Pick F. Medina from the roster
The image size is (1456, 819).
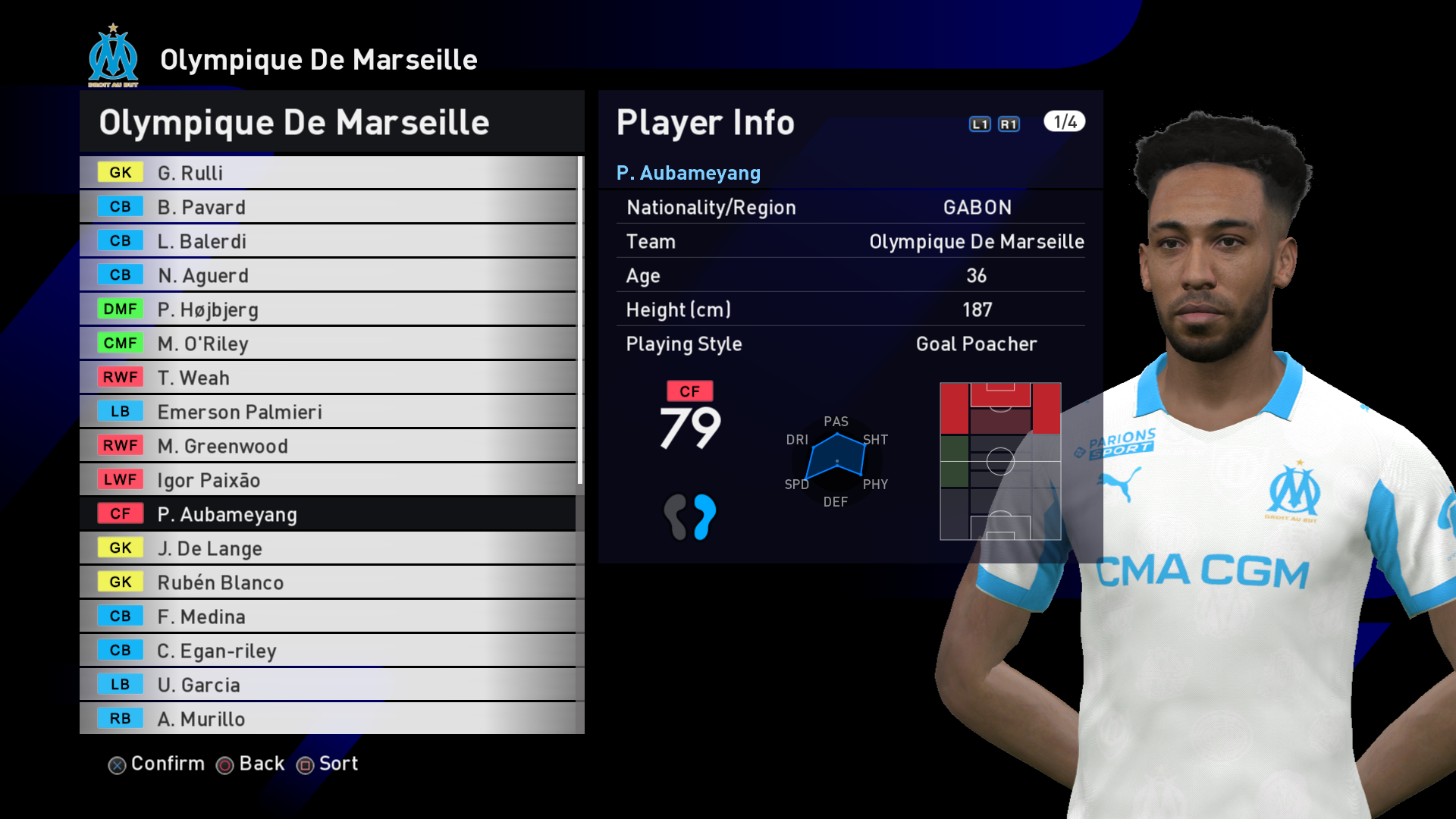pyautogui.click(x=328, y=617)
